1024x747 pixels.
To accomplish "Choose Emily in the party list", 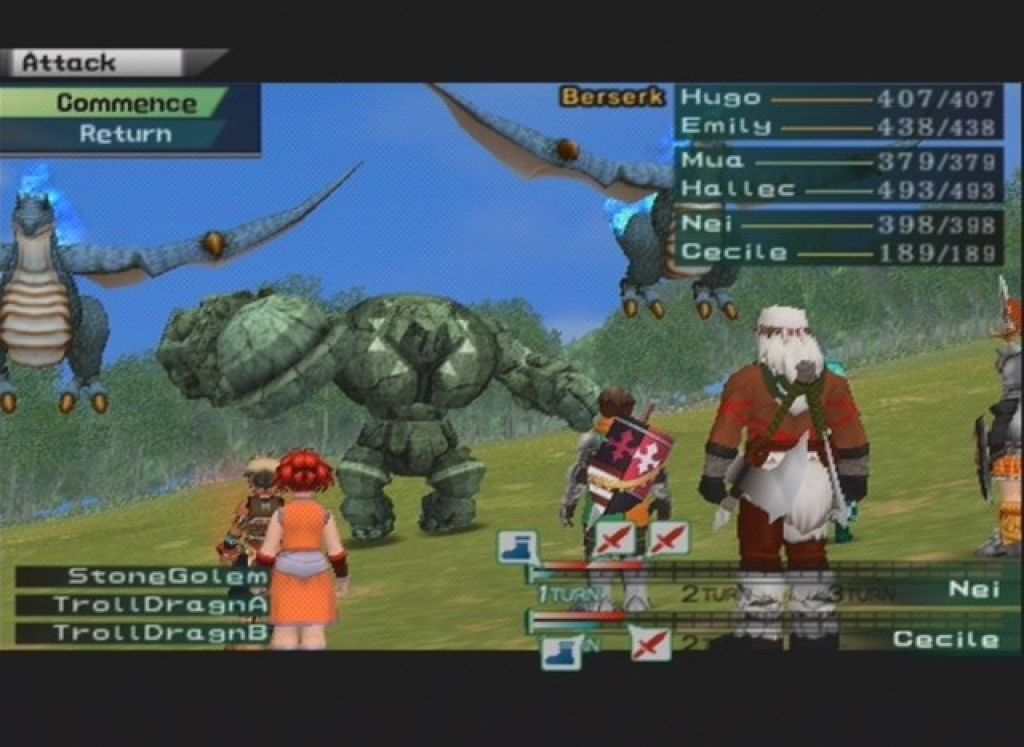I will (x=838, y=126).
